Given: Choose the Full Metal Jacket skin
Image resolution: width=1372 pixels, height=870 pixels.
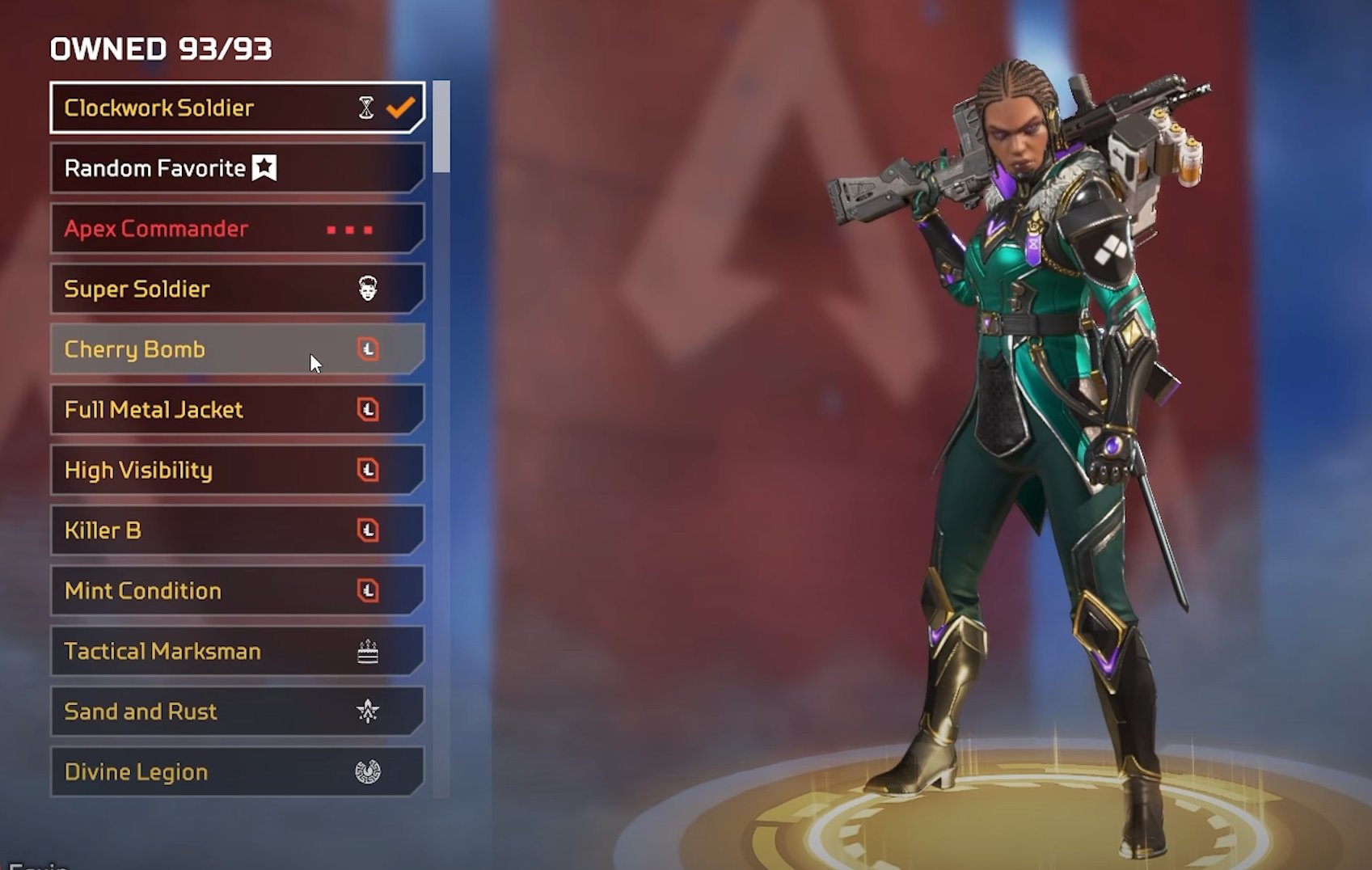Looking at the screenshot, I should (x=236, y=410).
